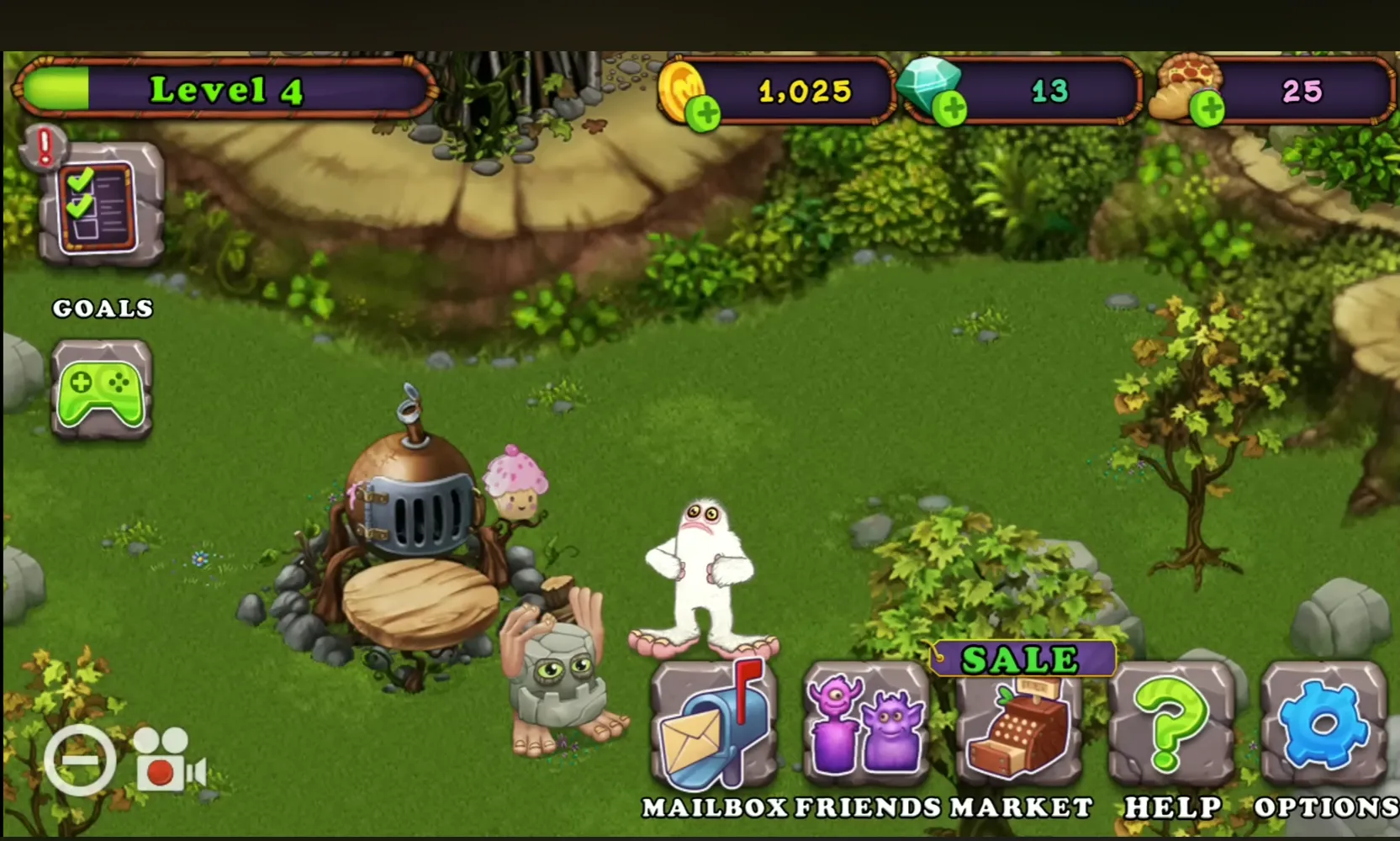
Task: Open the Goals checklist
Action: pos(98,206)
